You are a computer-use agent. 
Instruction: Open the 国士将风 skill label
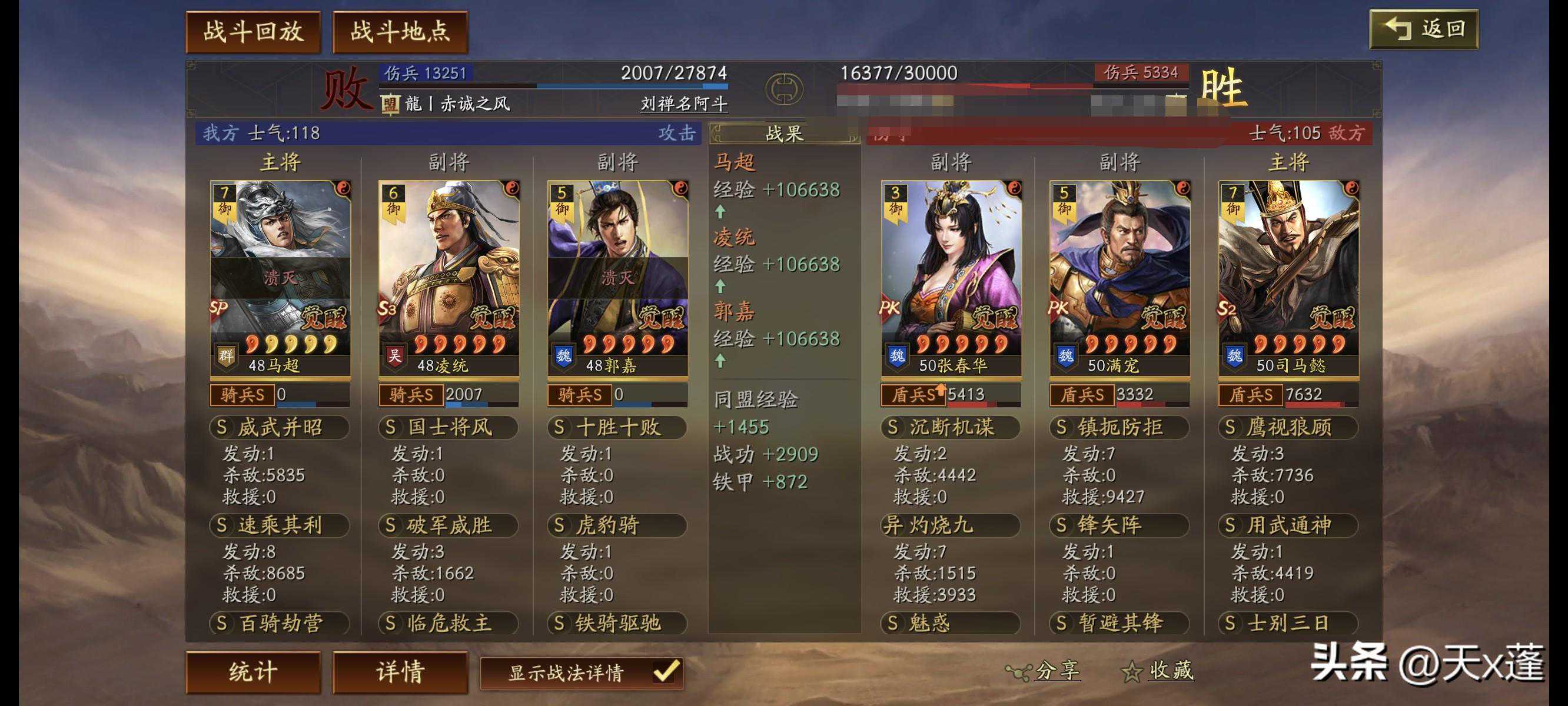449,427
